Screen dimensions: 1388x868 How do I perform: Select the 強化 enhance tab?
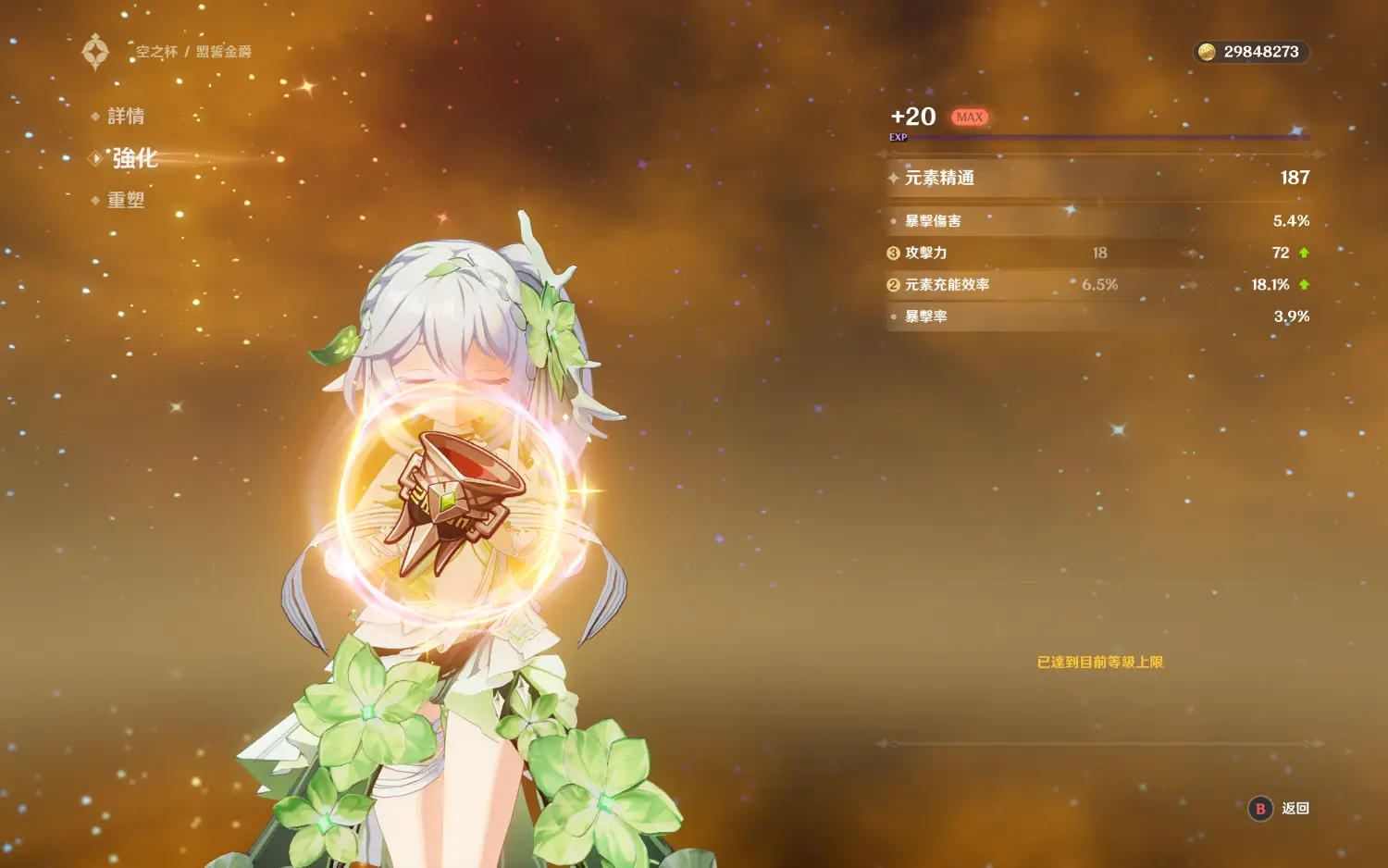pyautogui.click(x=134, y=158)
